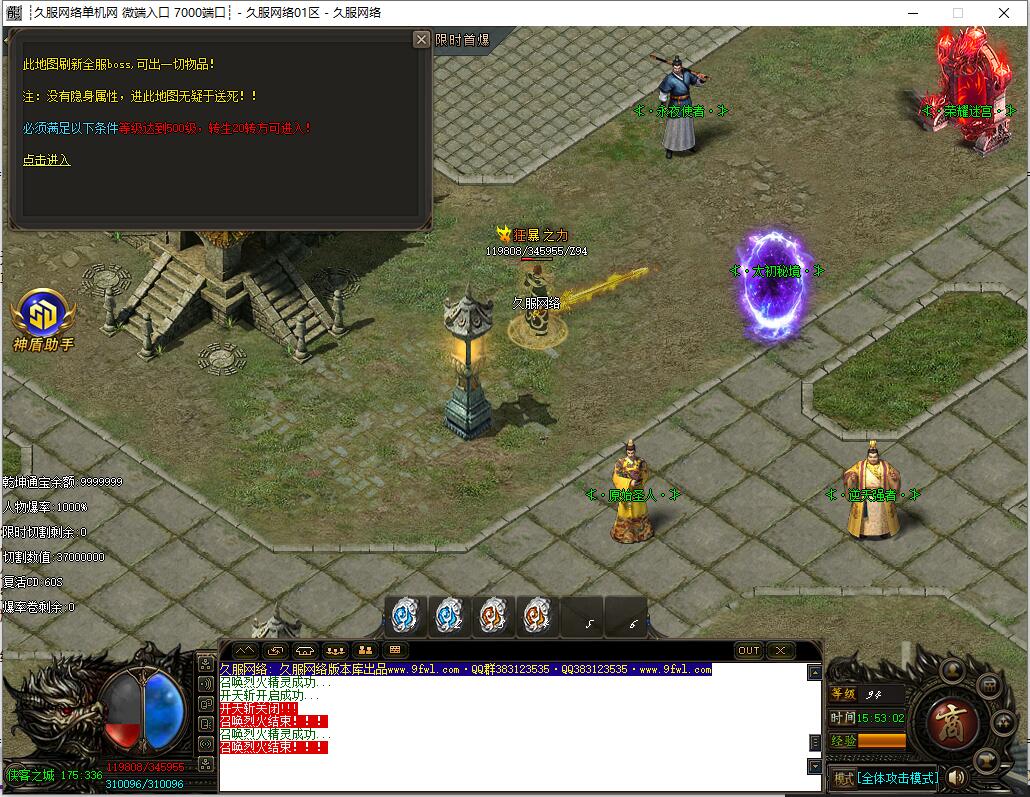Click the chevron-up chat toolbar button
1030x797 pixels.
(245, 651)
